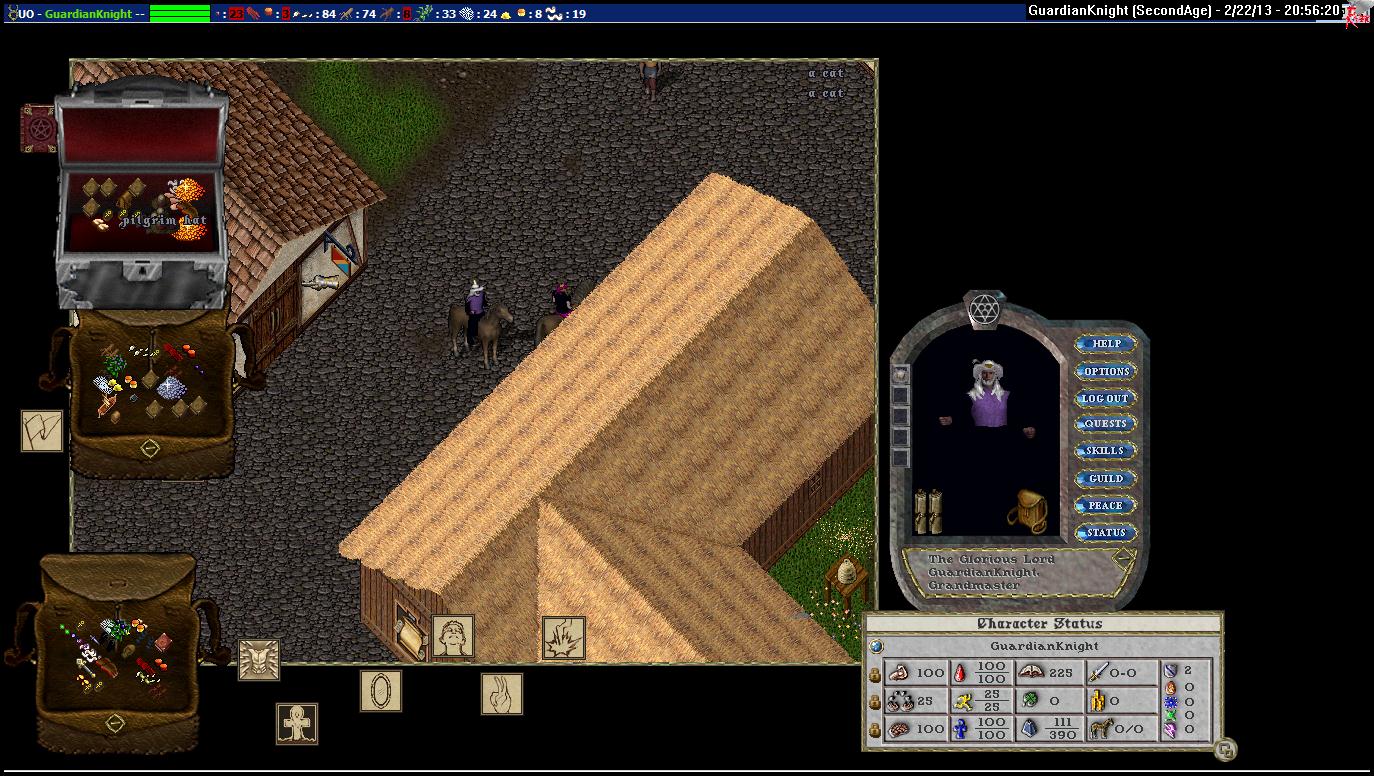Open the rolled scrolls on the paperdoll

point(928,511)
